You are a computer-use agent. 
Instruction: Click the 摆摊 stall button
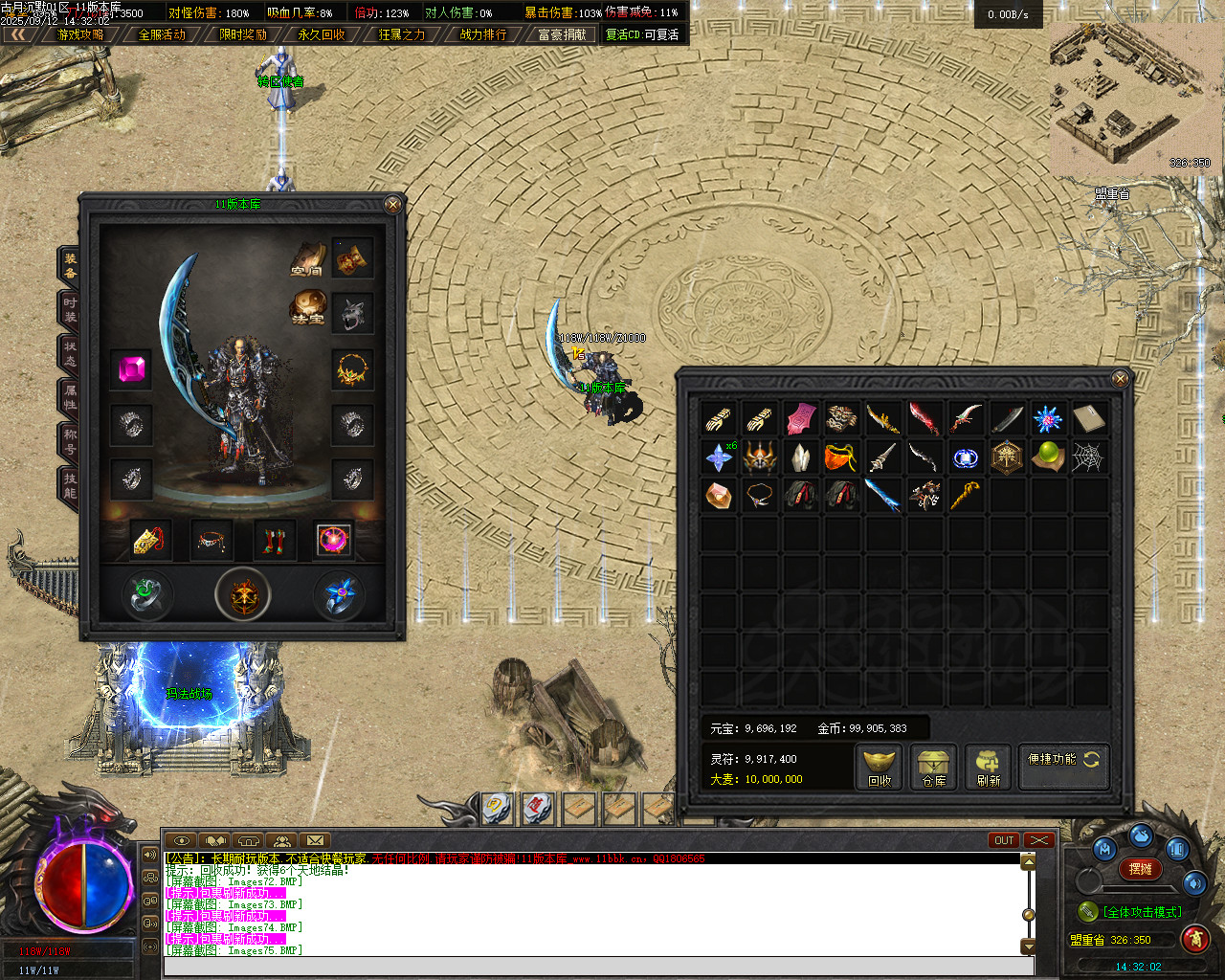[x=1141, y=869]
